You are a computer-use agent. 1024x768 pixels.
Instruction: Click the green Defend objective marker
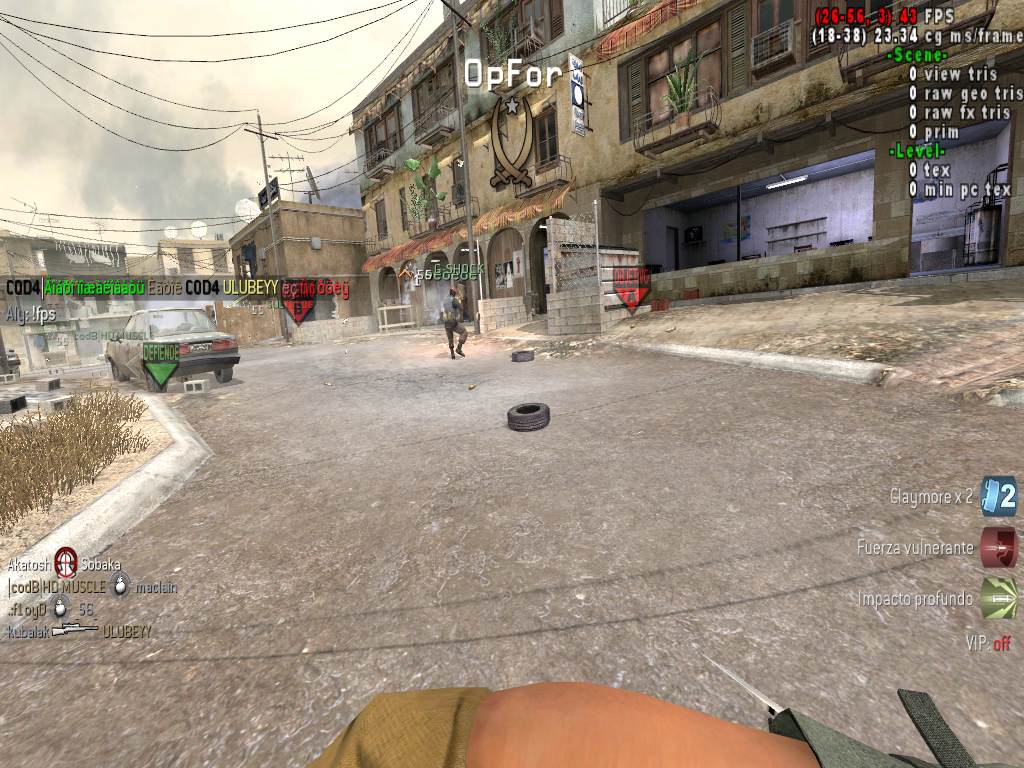(160, 365)
